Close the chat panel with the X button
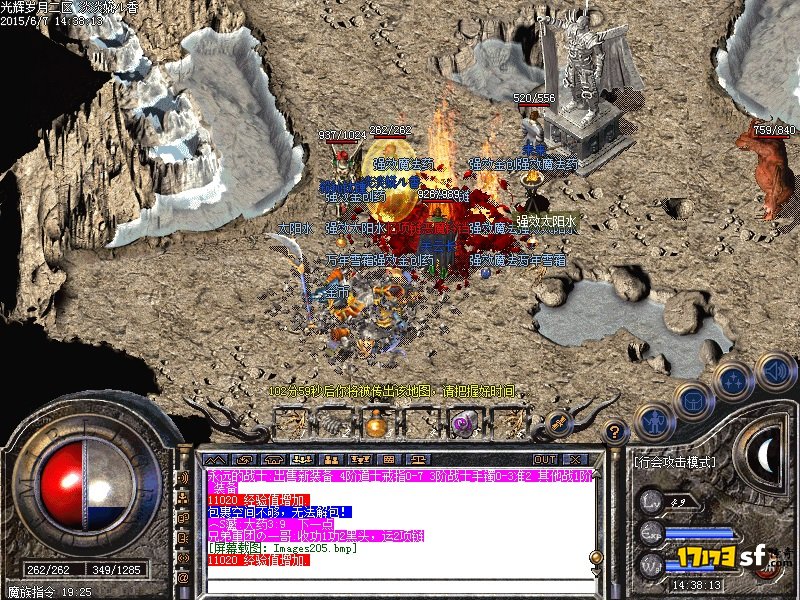 575,459
